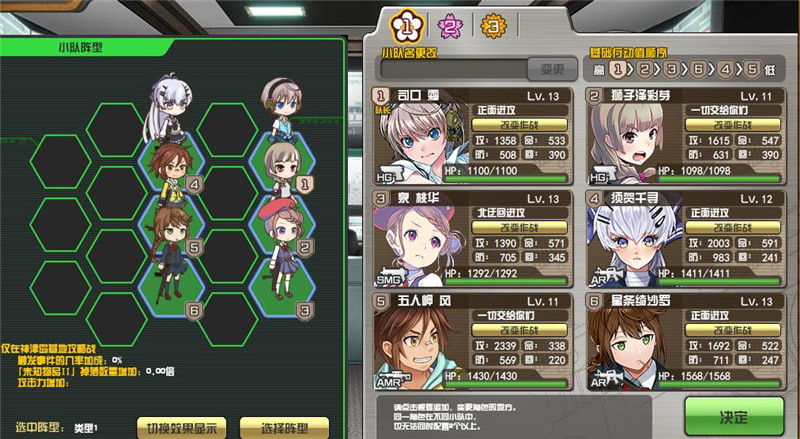
Task: Toggle formation effect display (切换效果显示)
Action: pos(180,428)
